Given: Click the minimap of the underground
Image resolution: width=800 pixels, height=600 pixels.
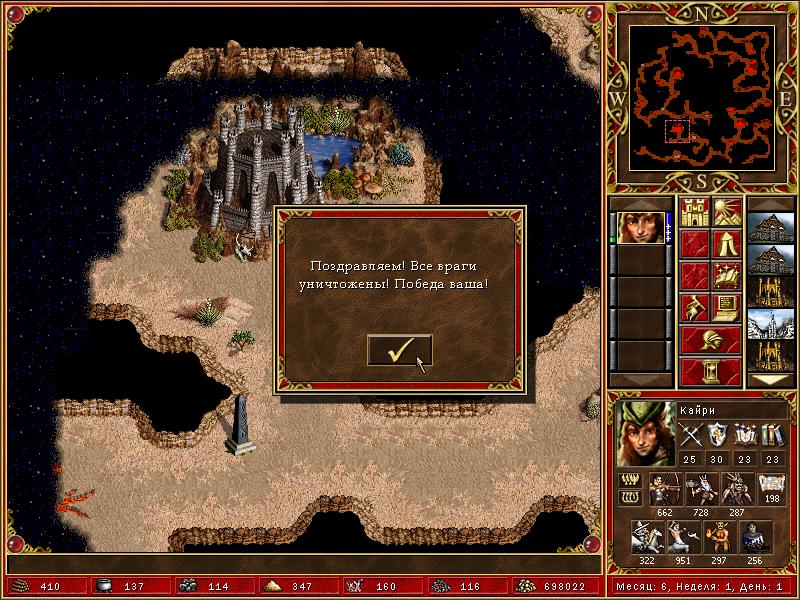Looking at the screenshot, I should coord(703,97).
